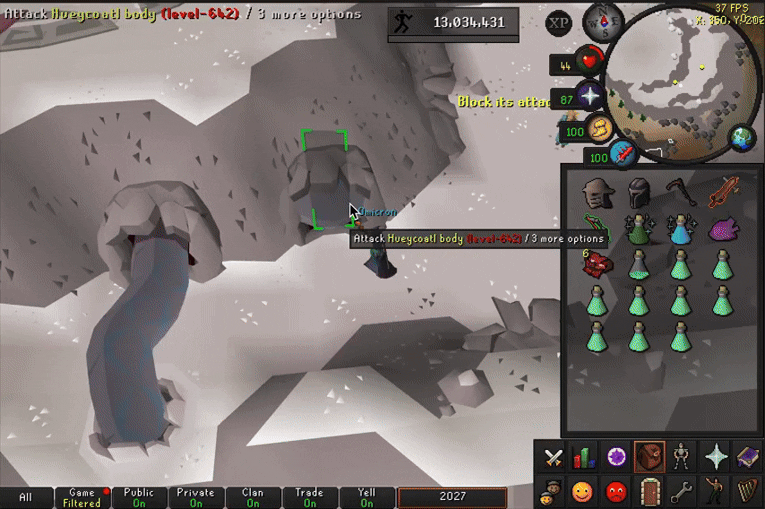
Task: Open the Prayer tab star icon
Action: tap(714, 459)
